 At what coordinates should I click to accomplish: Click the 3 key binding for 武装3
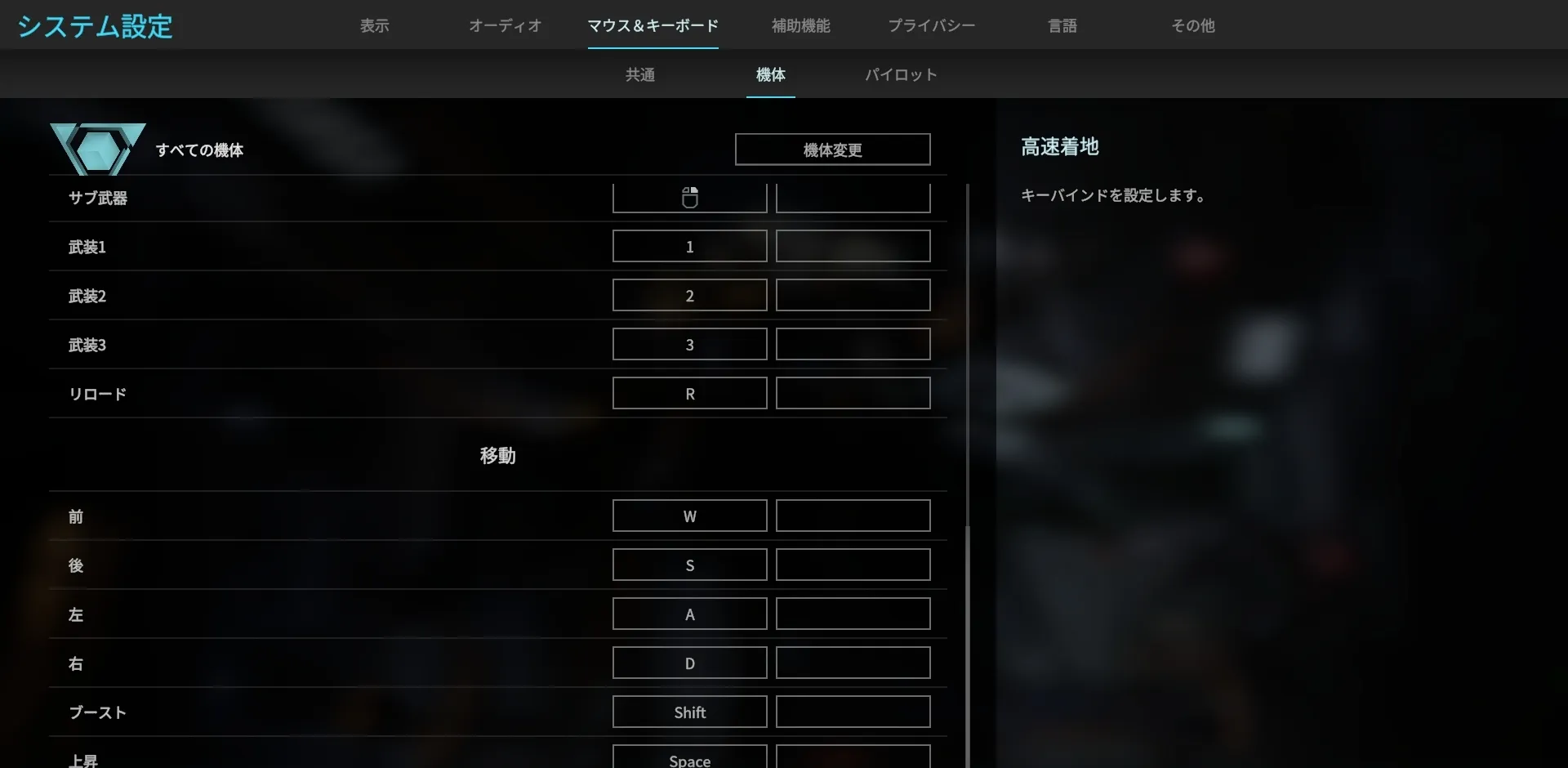pos(689,344)
